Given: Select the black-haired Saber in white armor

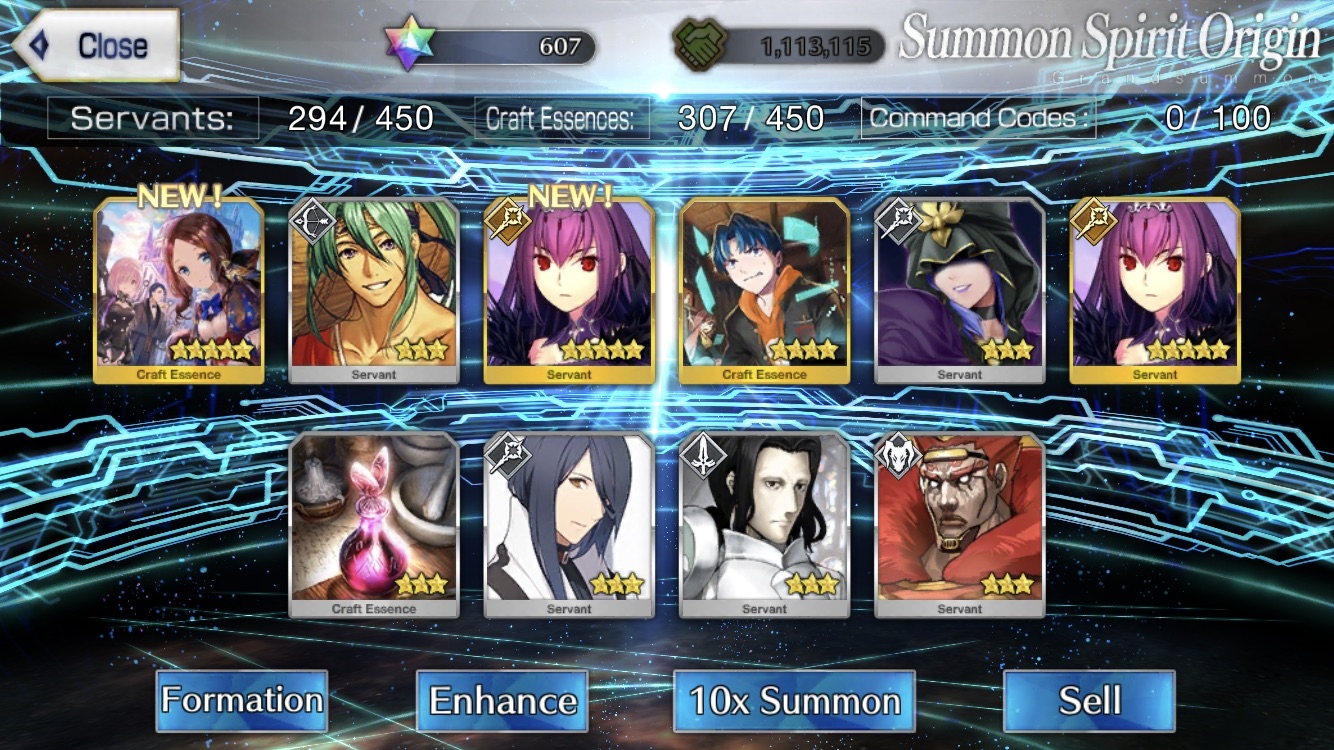Looking at the screenshot, I should pyautogui.click(x=764, y=525).
